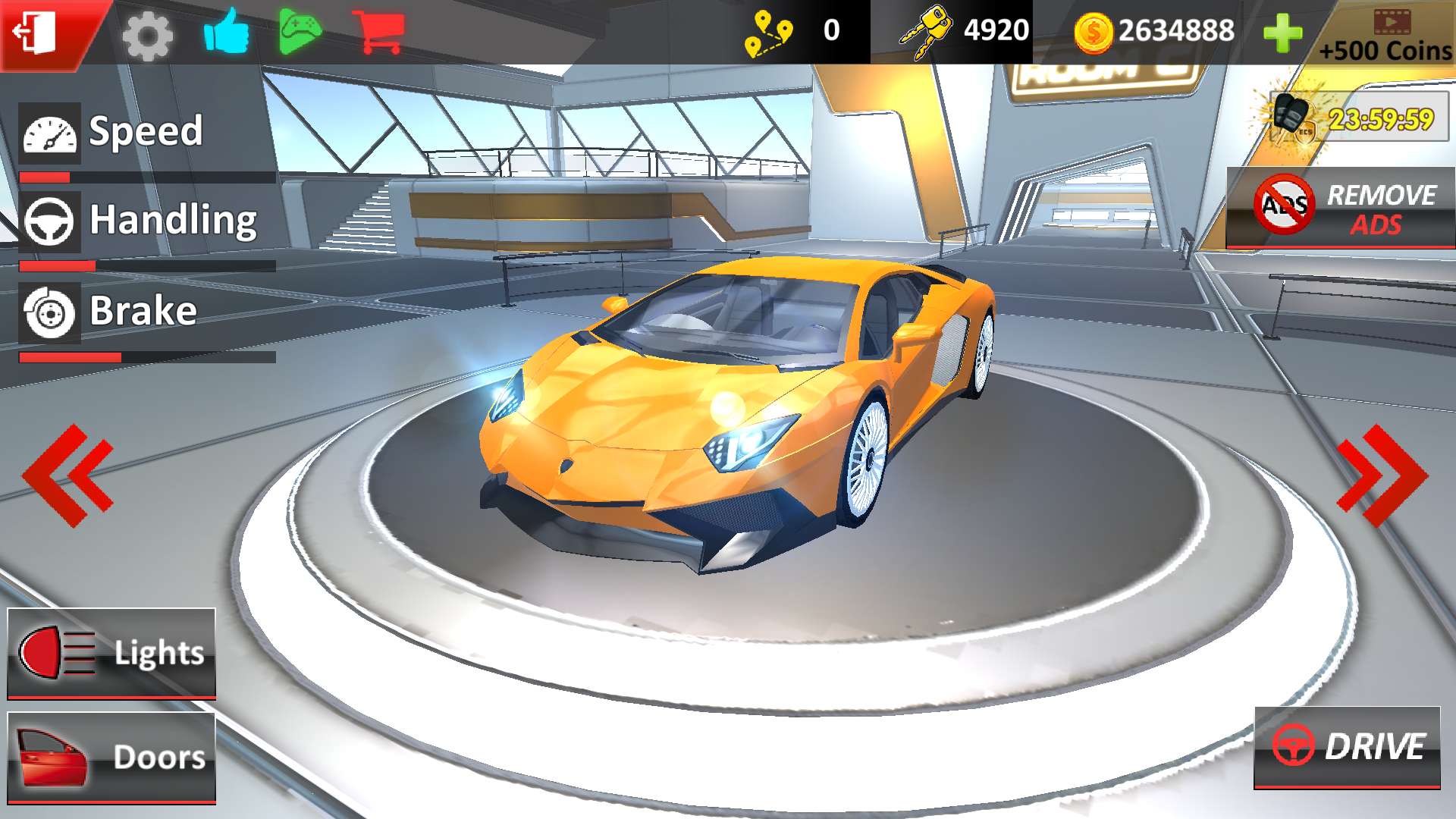Start driving with the Drive button
This screenshot has width=1456, height=819.
[x=1348, y=747]
